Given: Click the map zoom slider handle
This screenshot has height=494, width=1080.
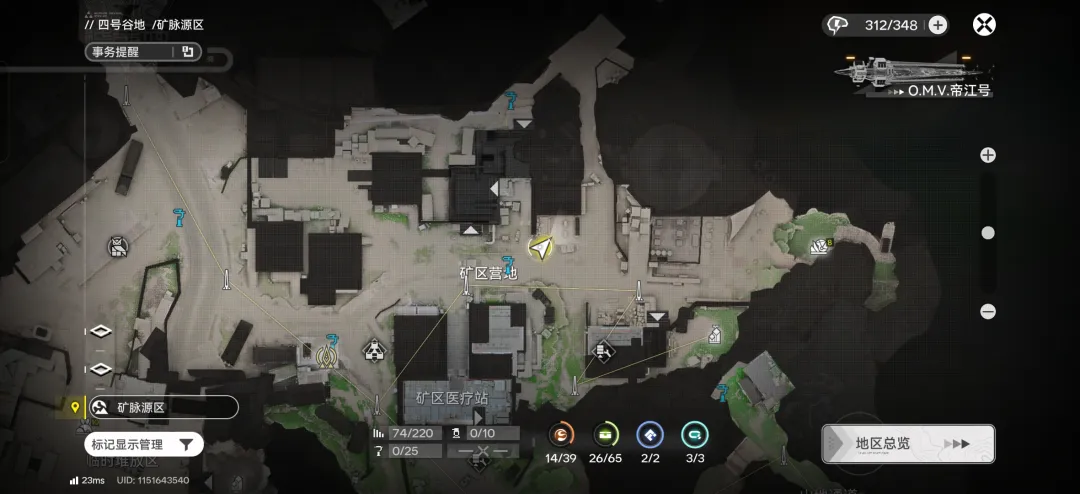Looking at the screenshot, I should (988, 233).
